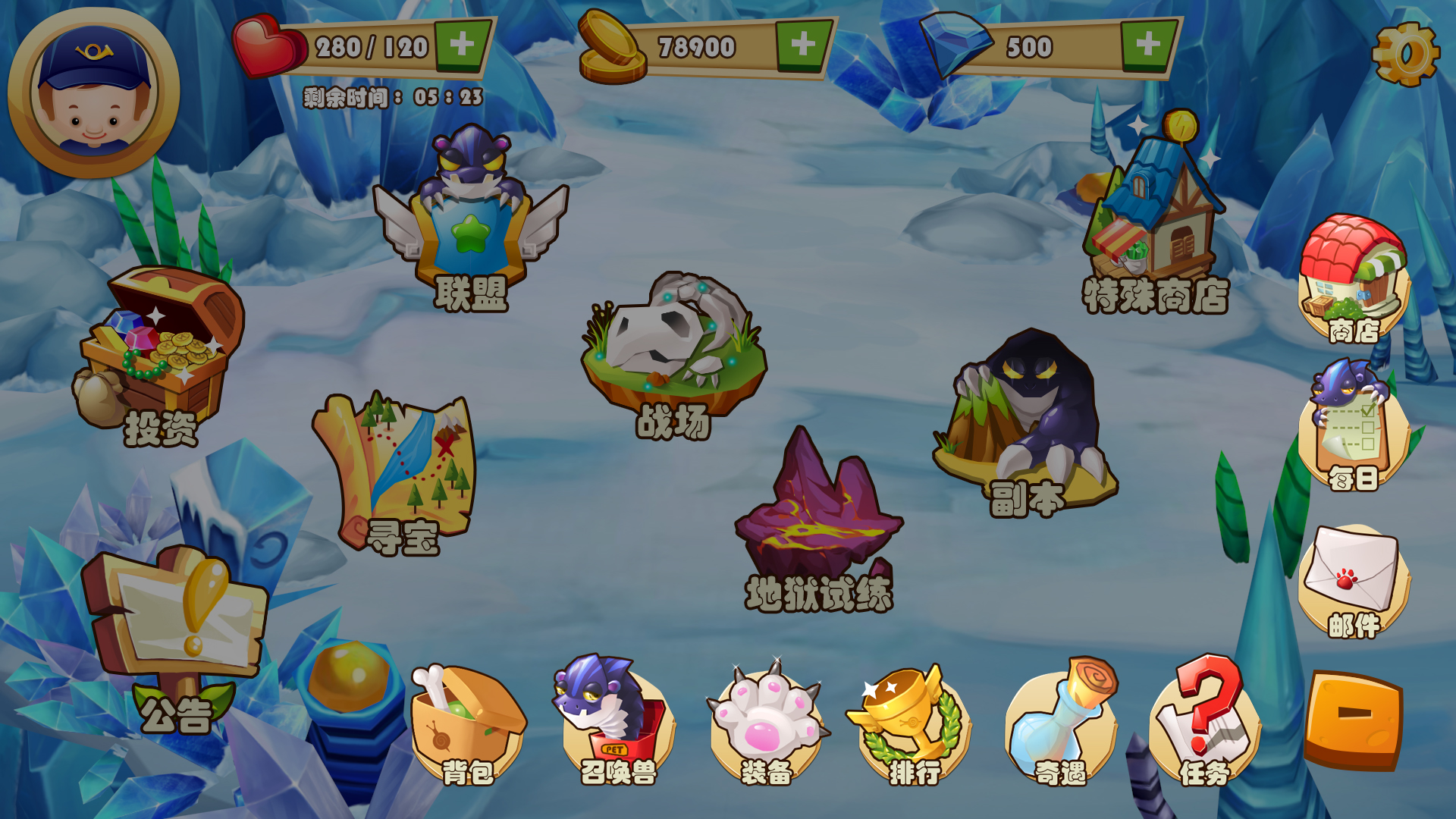Open the gear settings menu
Viewport: 1456px width, 819px height.
click(1405, 55)
